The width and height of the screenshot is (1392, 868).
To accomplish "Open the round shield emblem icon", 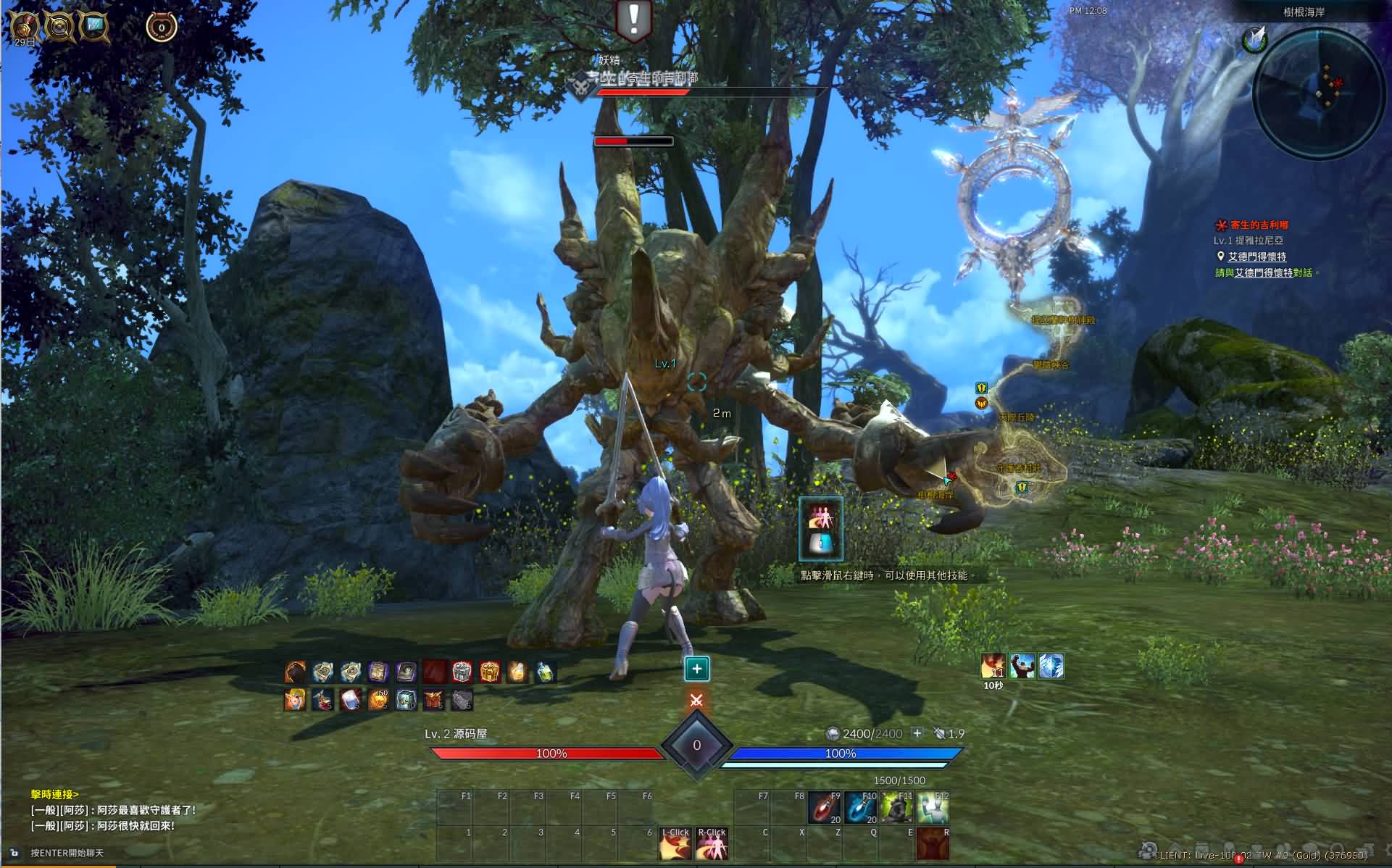I will tap(59, 28).
